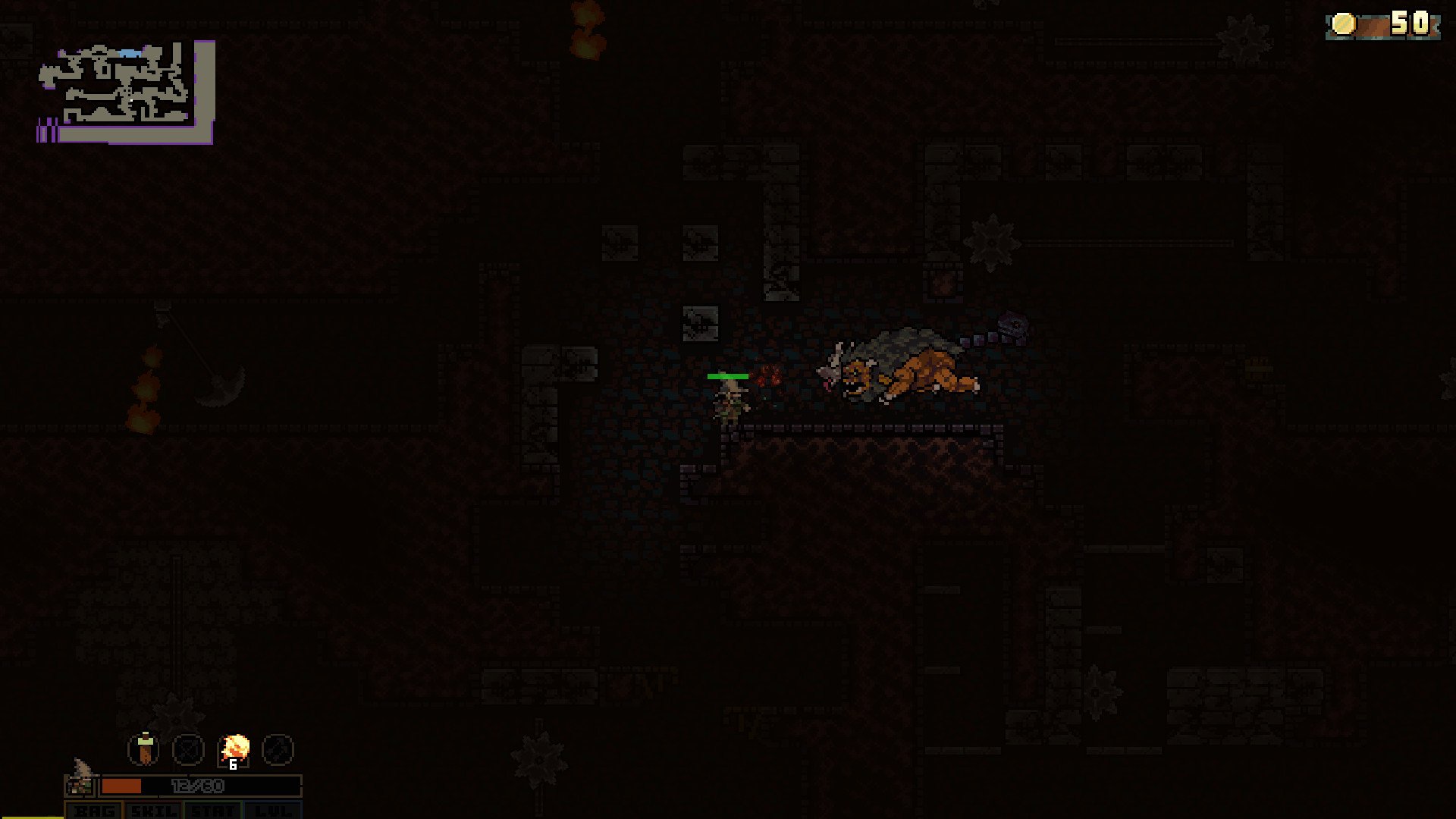The image size is (1456, 819).
Task: Select the crossed swords skill slot
Action: (188, 750)
